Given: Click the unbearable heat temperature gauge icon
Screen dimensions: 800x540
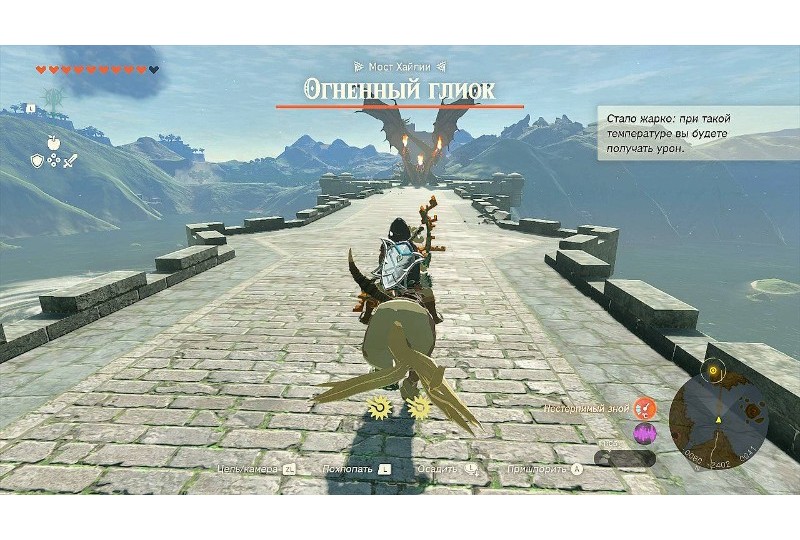Looking at the screenshot, I should 645,408.
